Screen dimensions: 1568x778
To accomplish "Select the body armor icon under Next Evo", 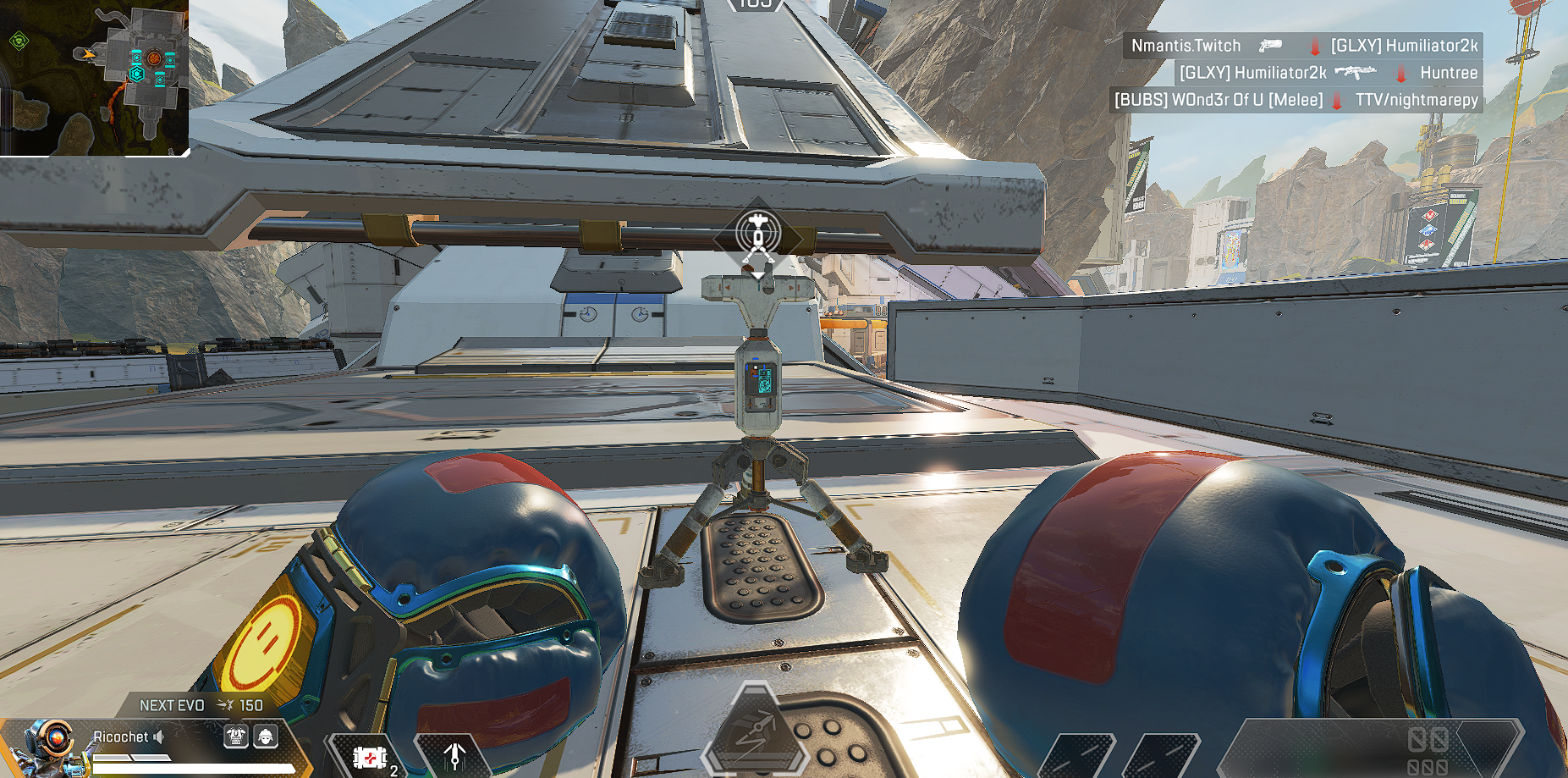I will click(236, 737).
